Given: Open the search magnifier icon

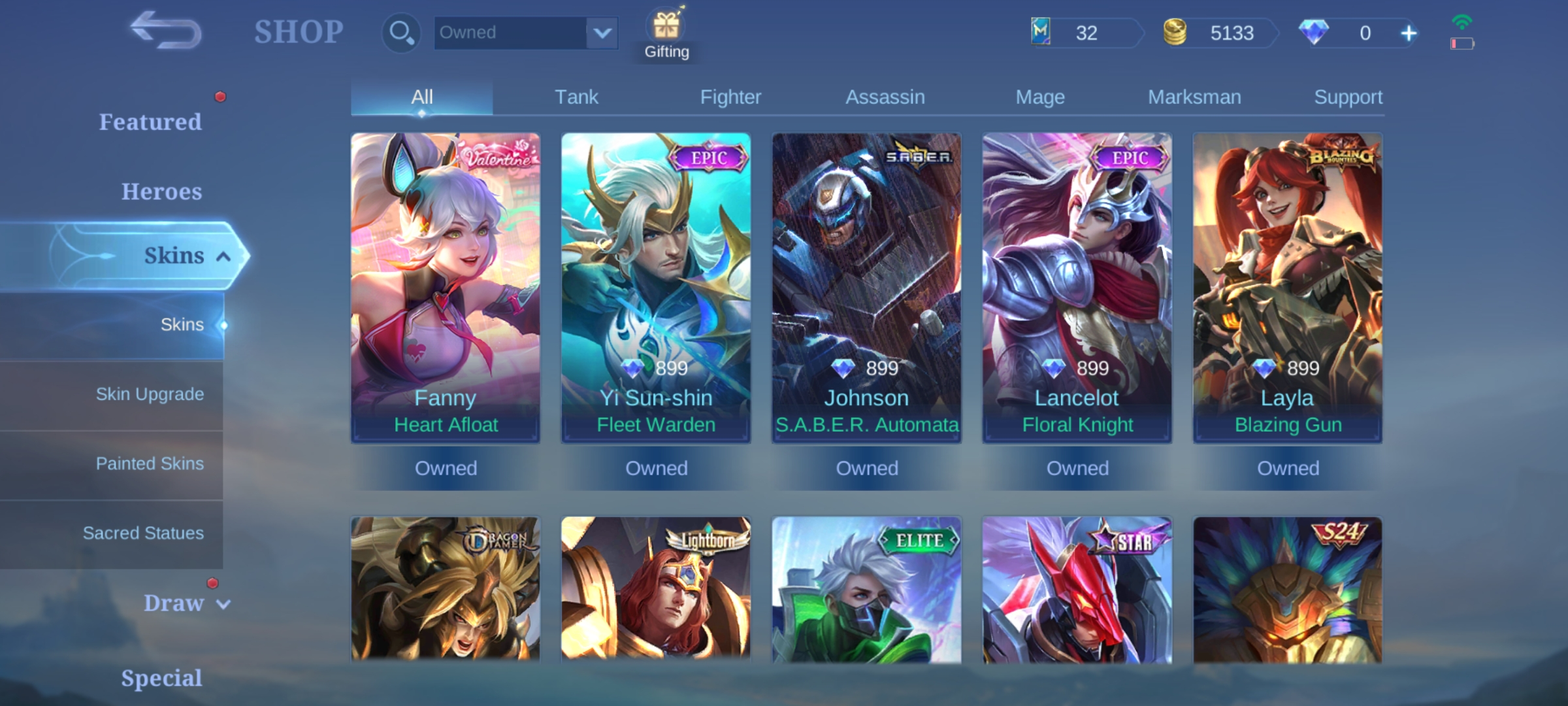Looking at the screenshot, I should pyautogui.click(x=400, y=32).
